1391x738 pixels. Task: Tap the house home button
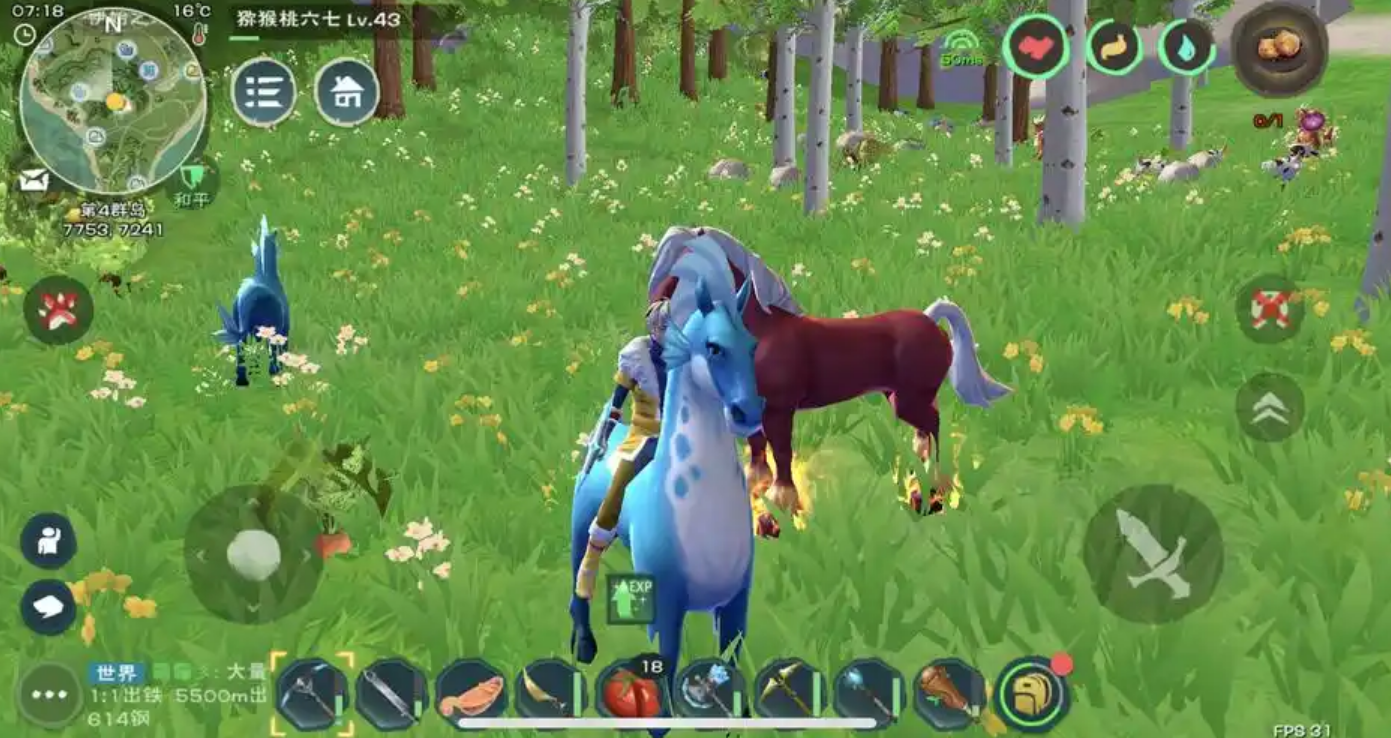point(346,93)
